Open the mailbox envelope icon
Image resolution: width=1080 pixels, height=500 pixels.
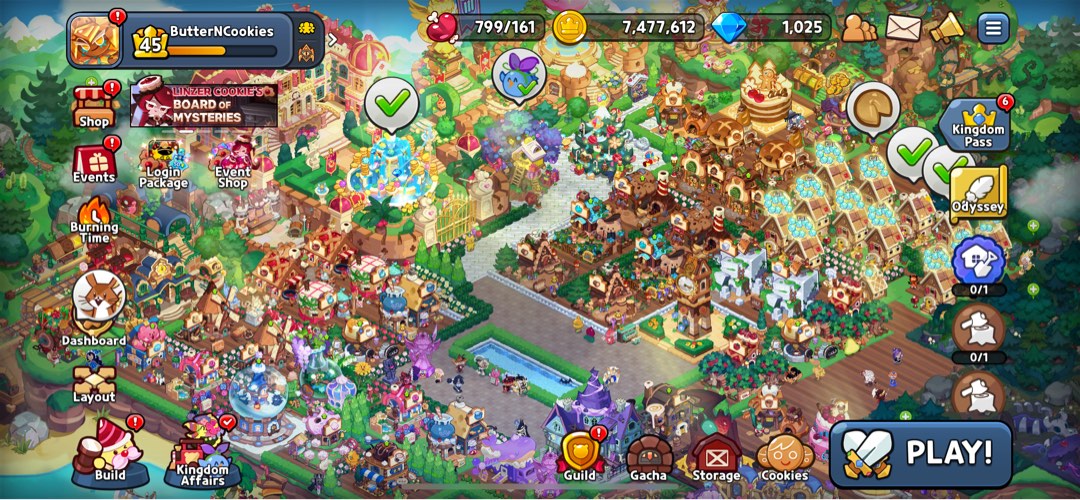coord(903,27)
